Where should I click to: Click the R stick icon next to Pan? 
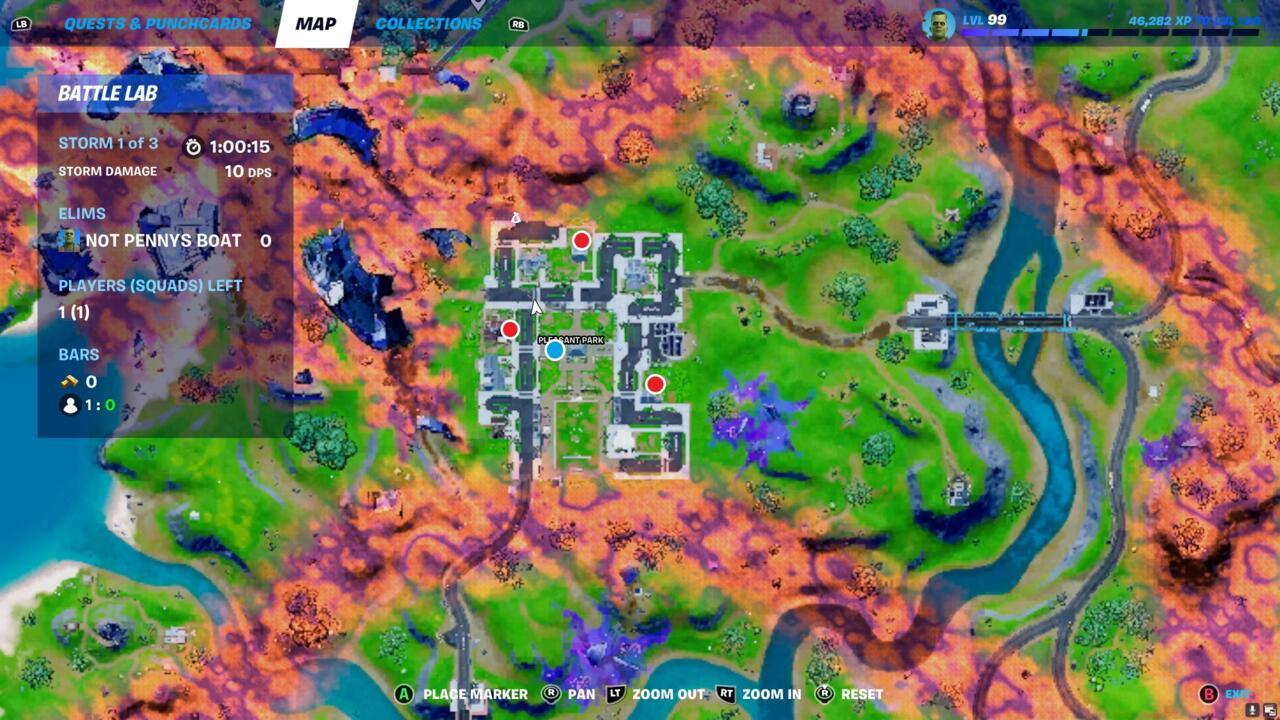tap(552, 692)
